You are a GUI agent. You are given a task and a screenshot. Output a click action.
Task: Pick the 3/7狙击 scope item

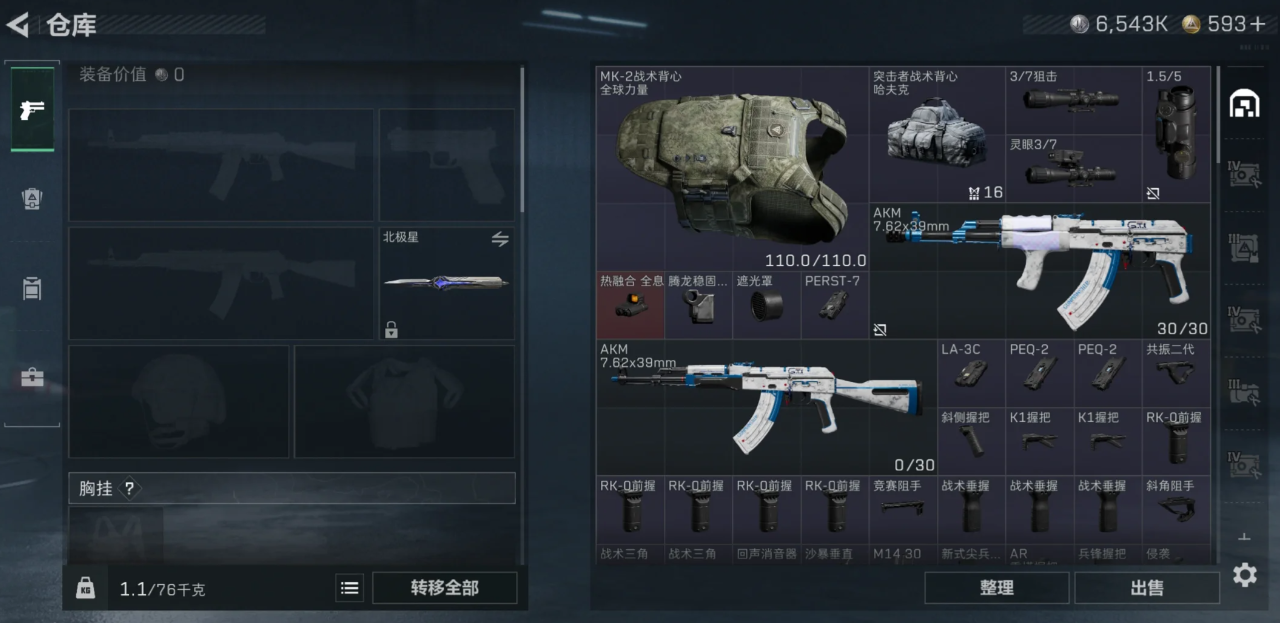tap(1072, 100)
